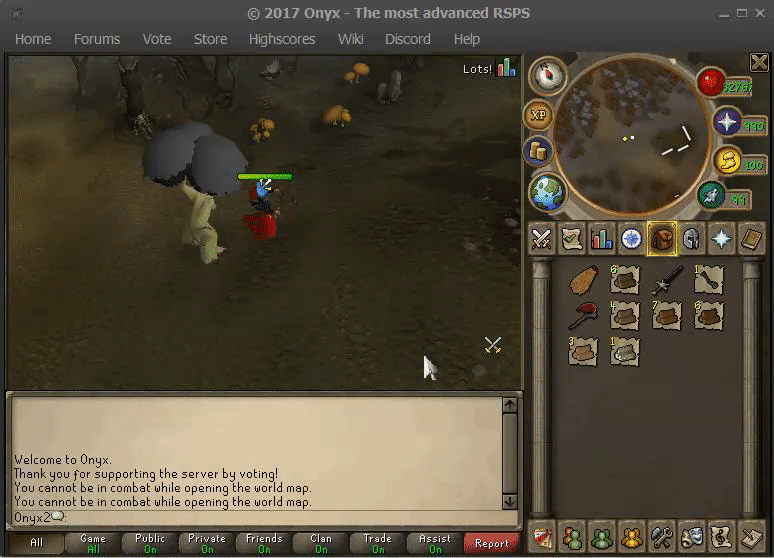The width and height of the screenshot is (774, 558).
Task: Open the world map globe icon
Action: [x=548, y=191]
